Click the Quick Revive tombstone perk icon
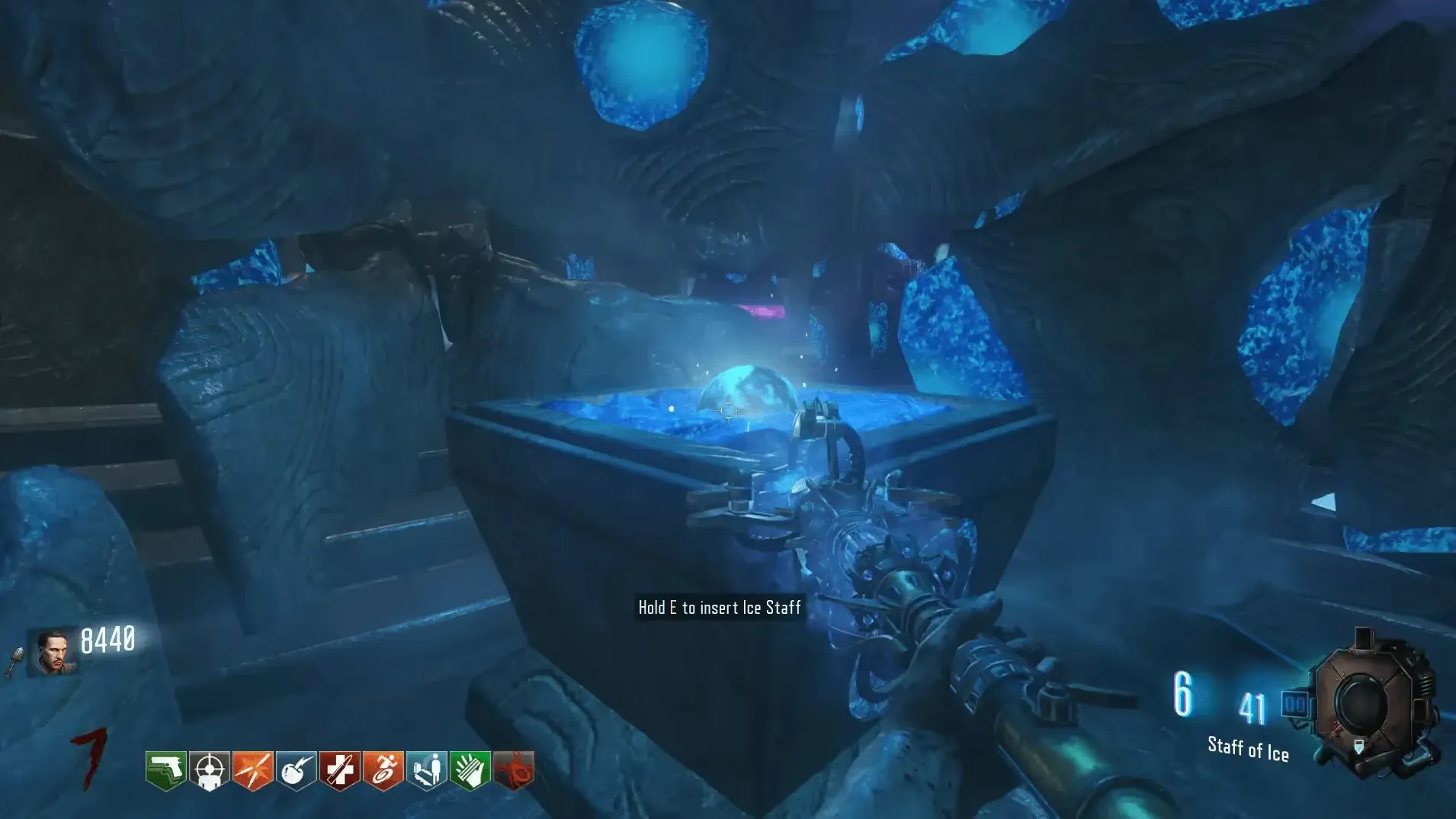 (426, 770)
